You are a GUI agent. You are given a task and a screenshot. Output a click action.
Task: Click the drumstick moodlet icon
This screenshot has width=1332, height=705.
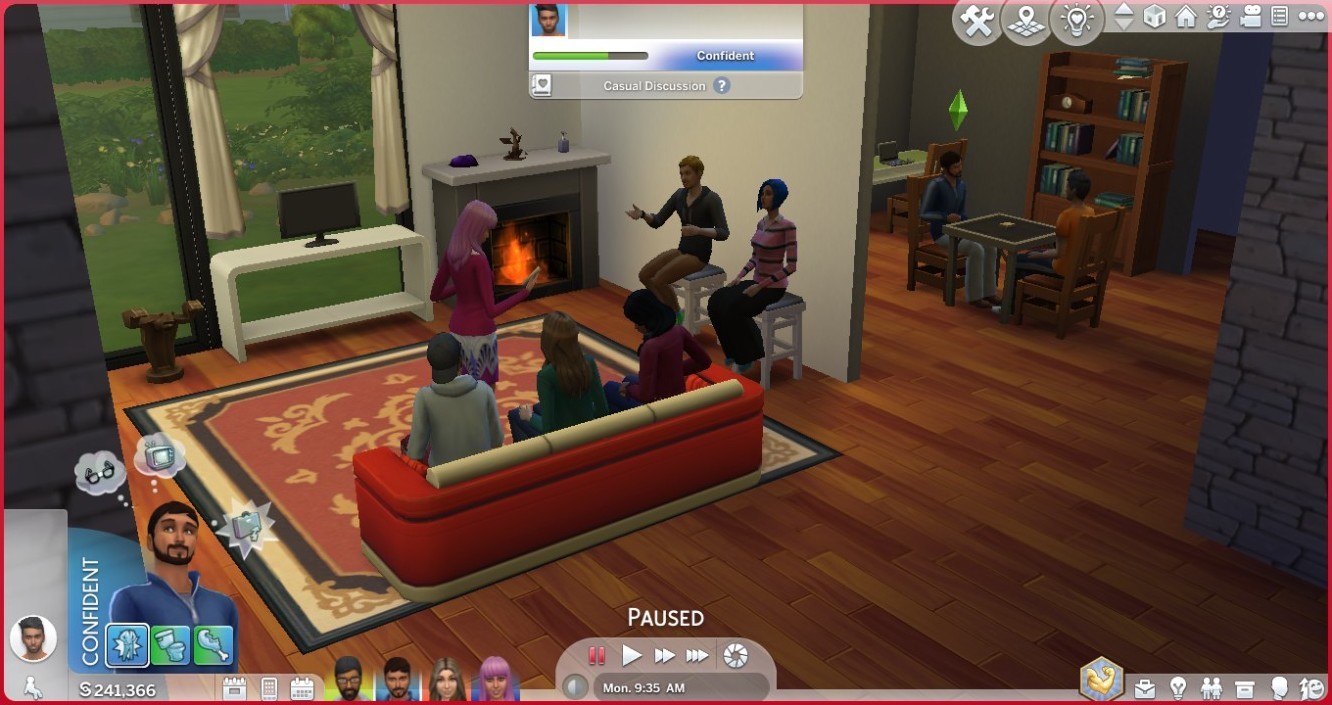pyautogui.click(x=214, y=646)
